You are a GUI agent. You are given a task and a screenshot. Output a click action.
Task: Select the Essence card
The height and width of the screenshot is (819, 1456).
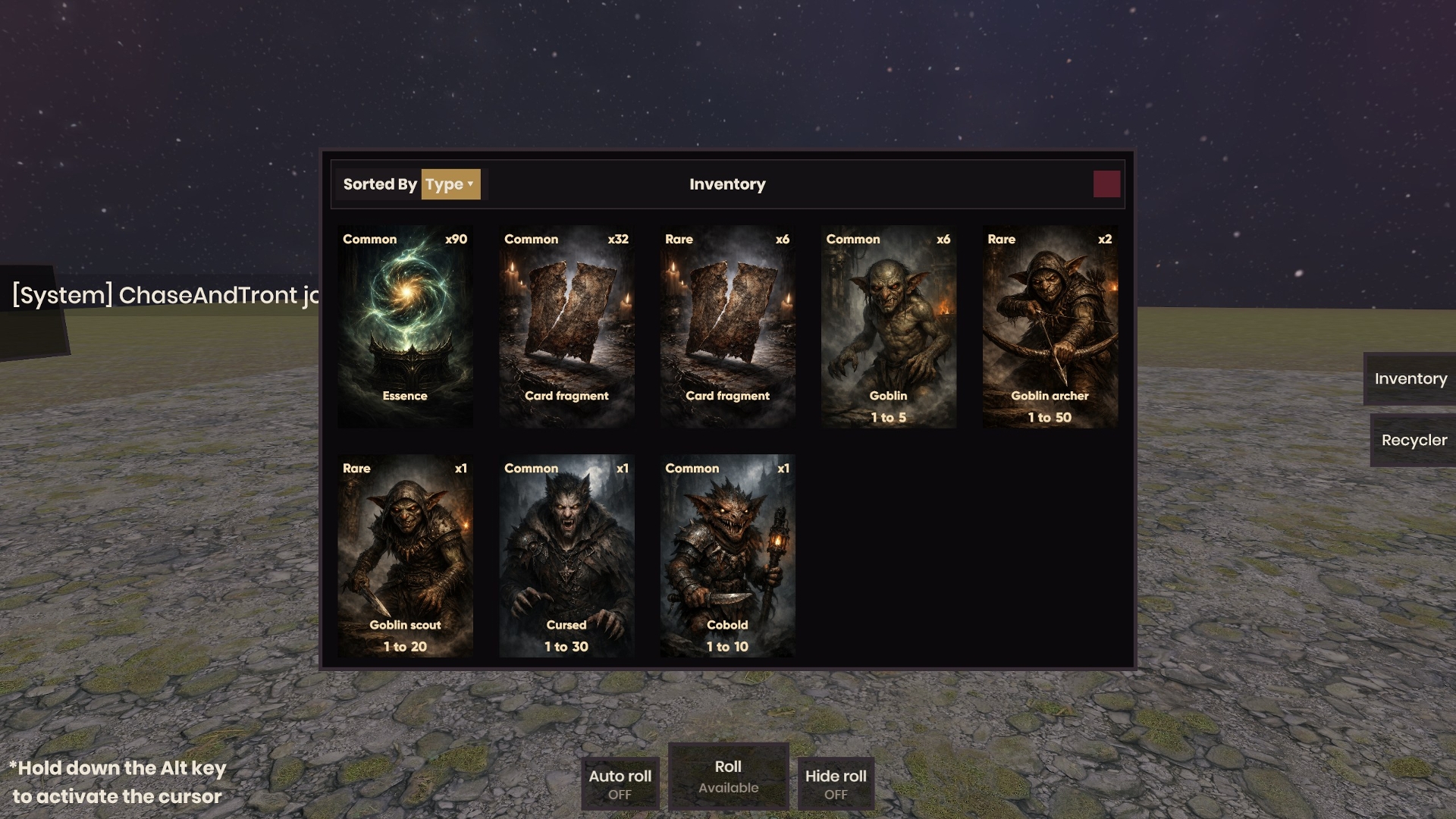pyautogui.click(x=405, y=326)
